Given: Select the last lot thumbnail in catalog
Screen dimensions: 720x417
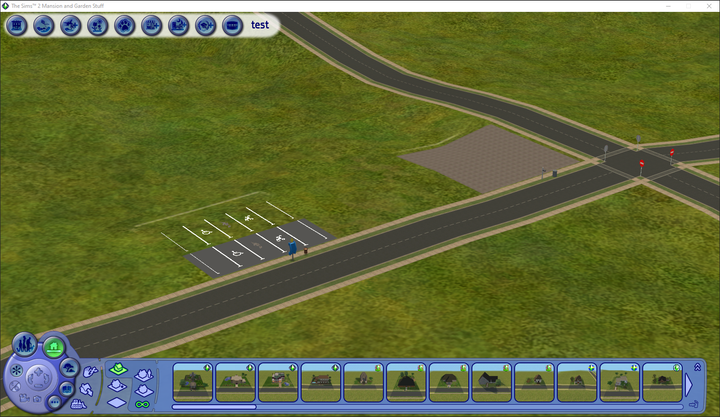Looking at the screenshot, I should coord(662,382).
